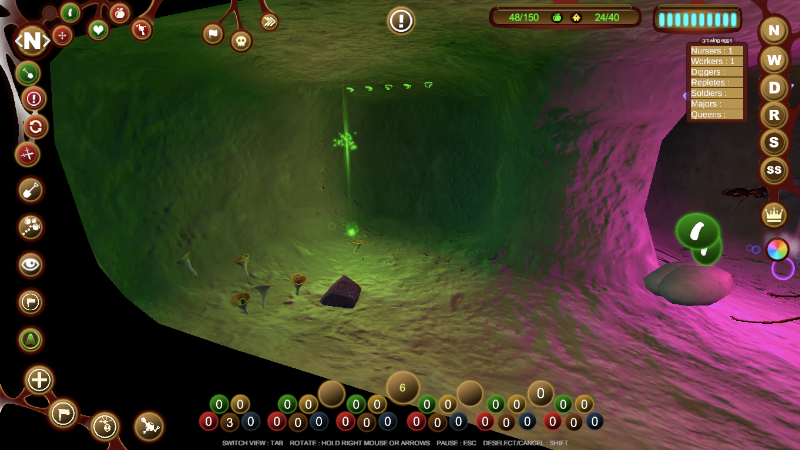The image size is (800, 450).
Task: Activate the double-arrow fast forward button
Action: 269,21
